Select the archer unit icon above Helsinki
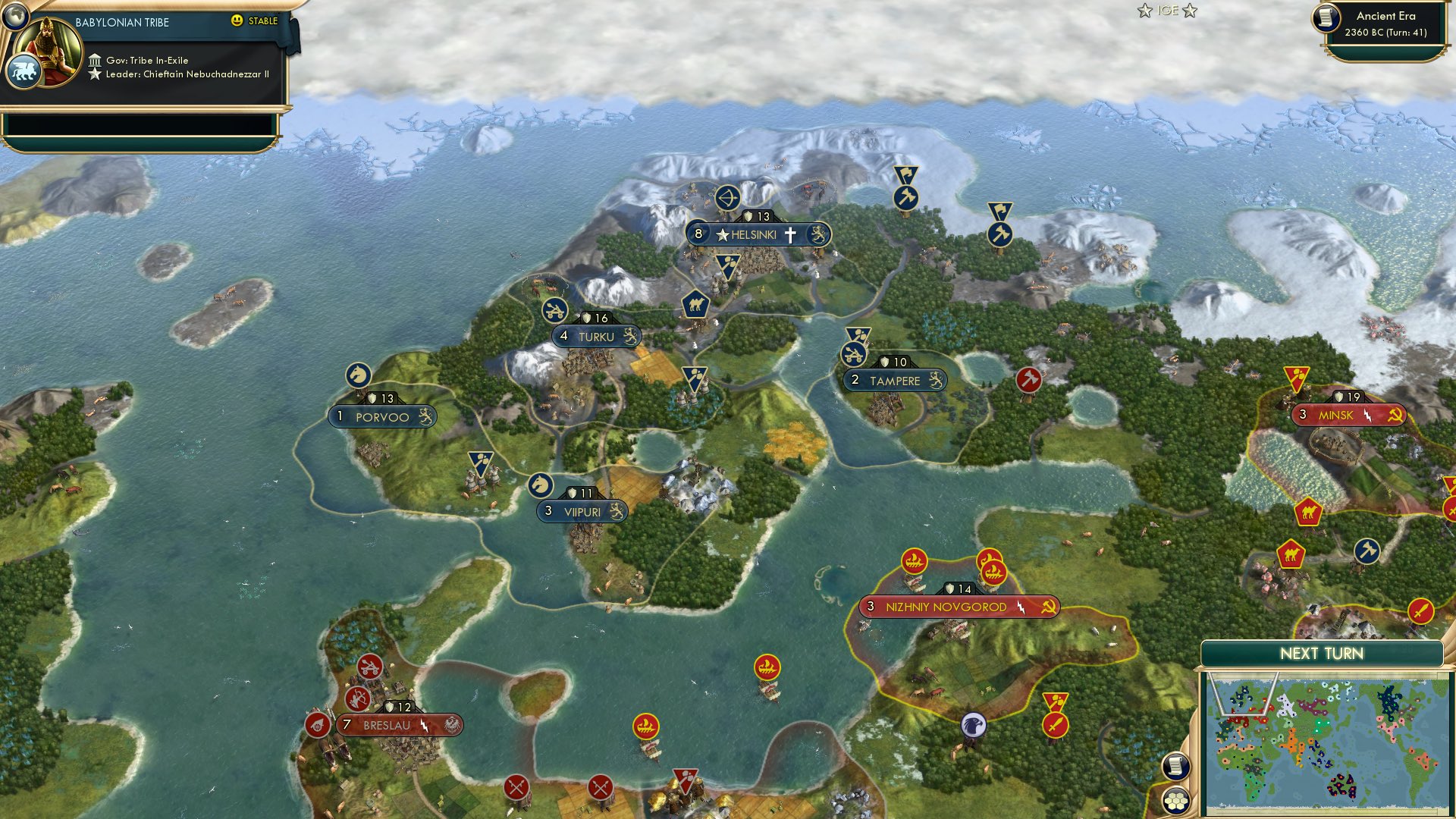Image resolution: width=1456 pixels, height=819 pixels. 726,199
